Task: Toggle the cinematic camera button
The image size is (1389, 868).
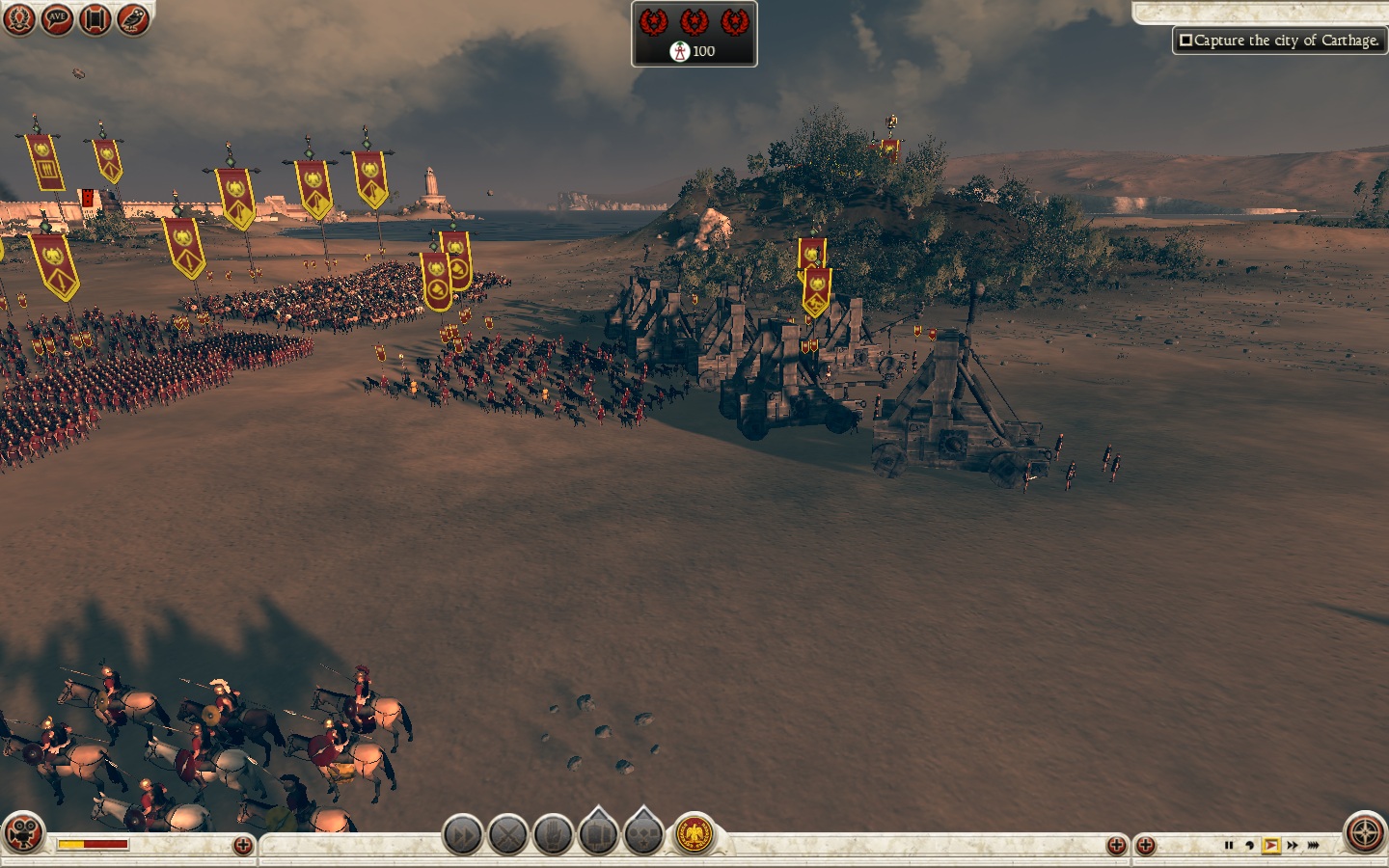Action: [x=23, y=833]
